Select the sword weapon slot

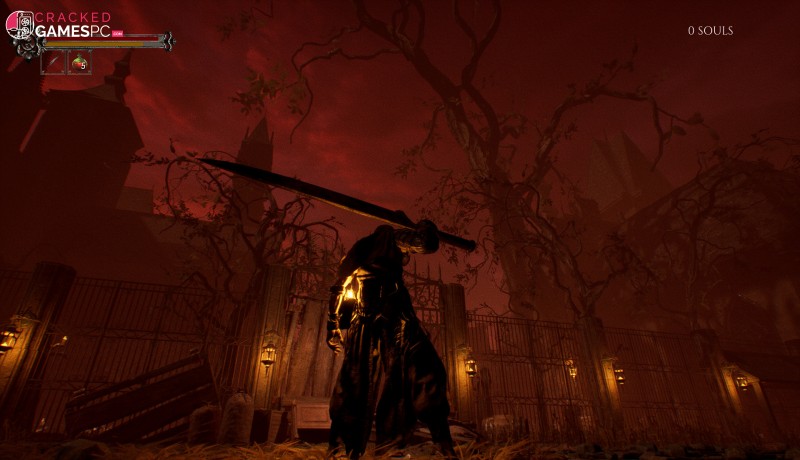pos(52,63)
